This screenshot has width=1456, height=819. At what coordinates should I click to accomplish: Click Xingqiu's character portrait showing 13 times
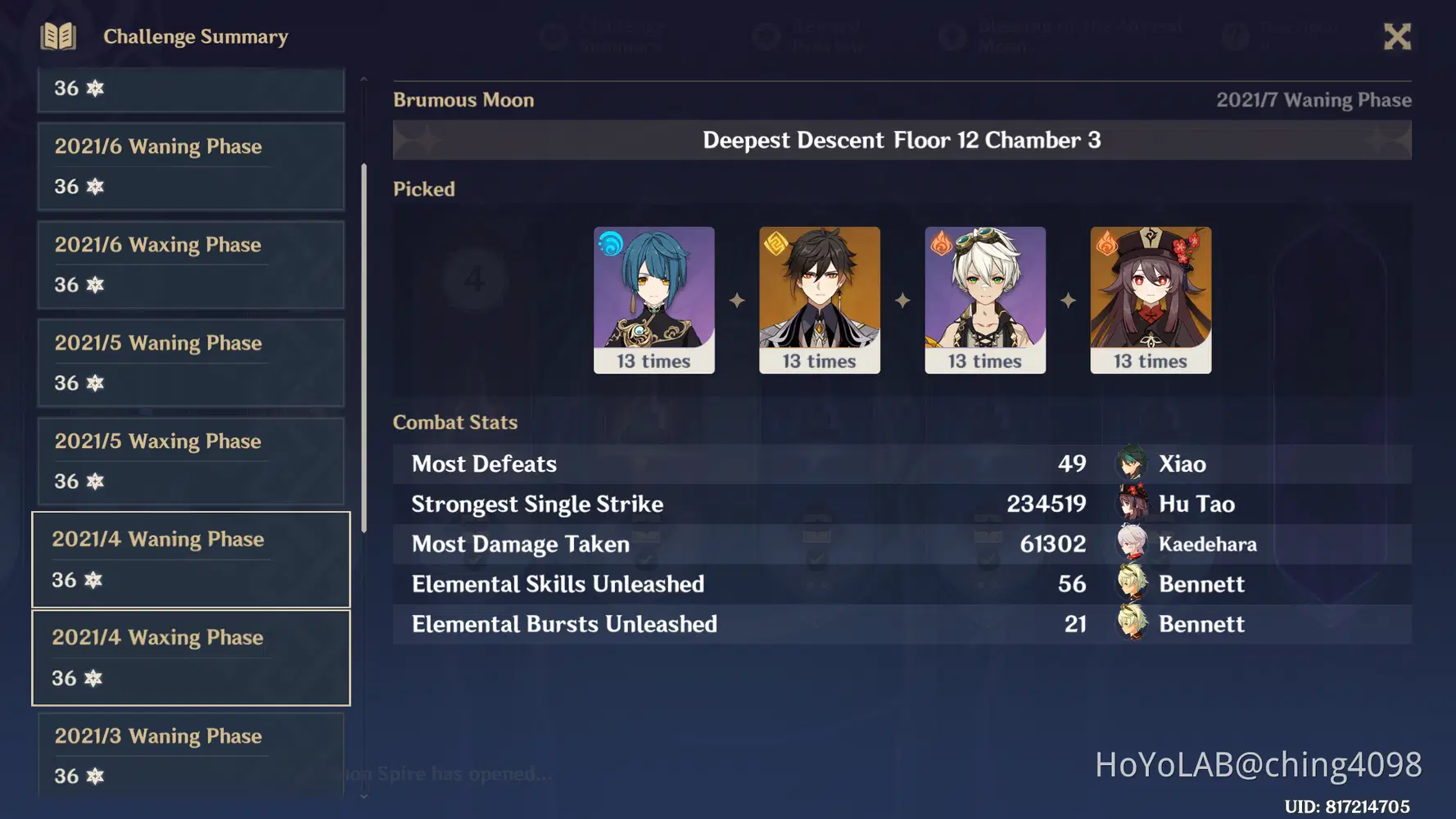pos(654,300)
